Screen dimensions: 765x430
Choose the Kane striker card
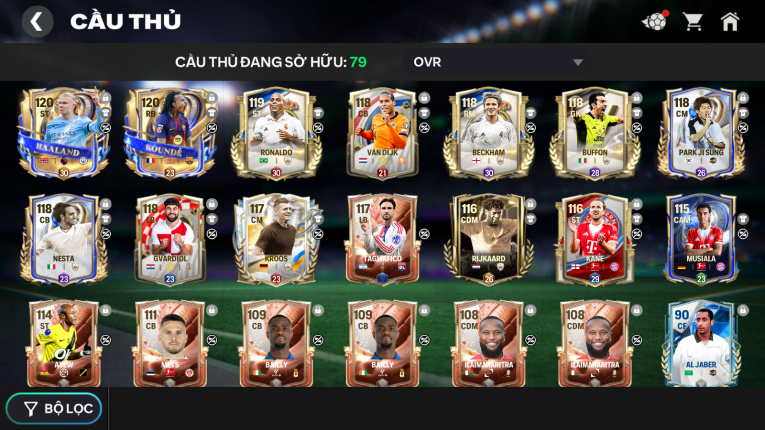[594, 240]
